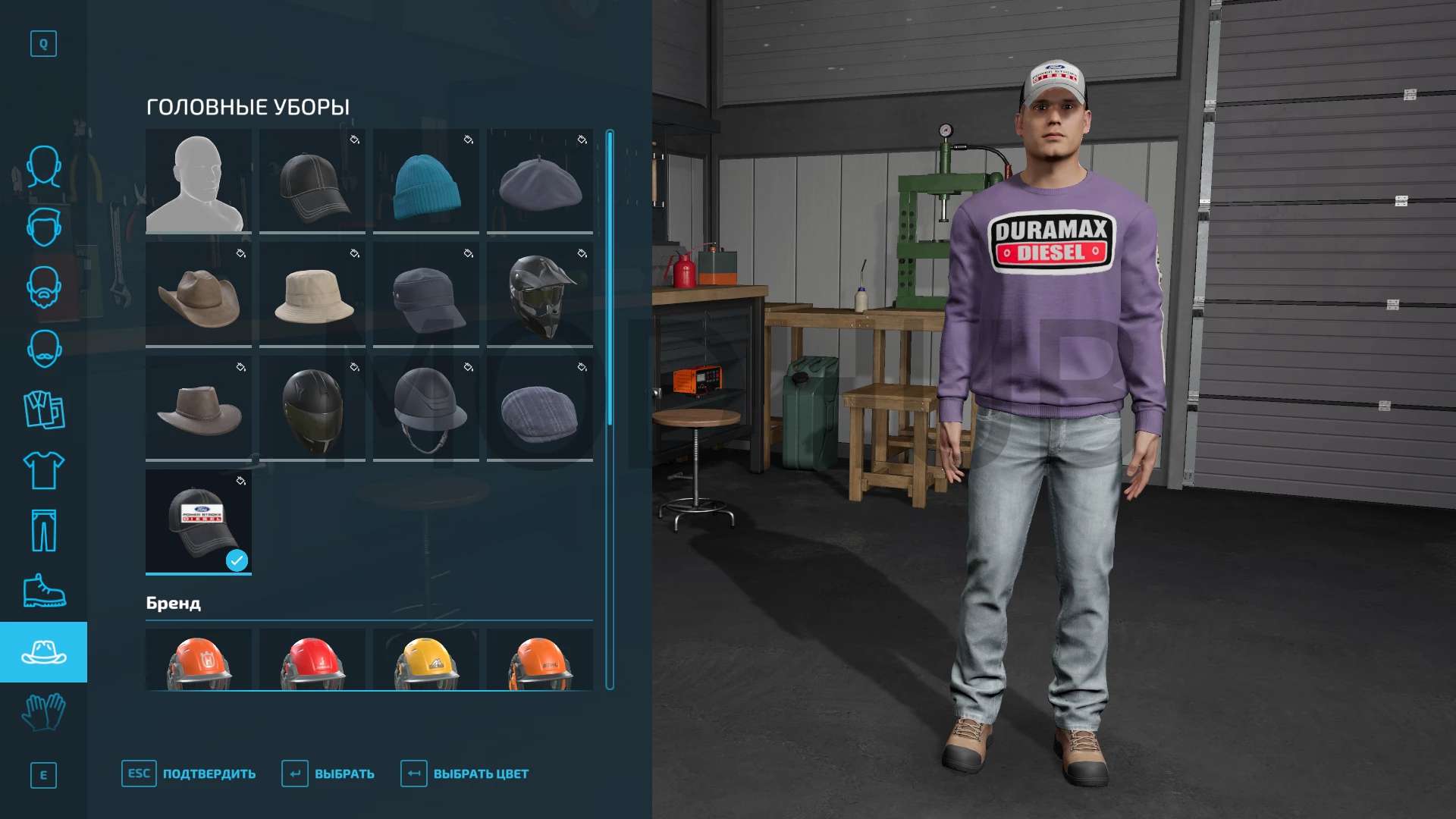Select the beige bucket hat

pos(312,295)
